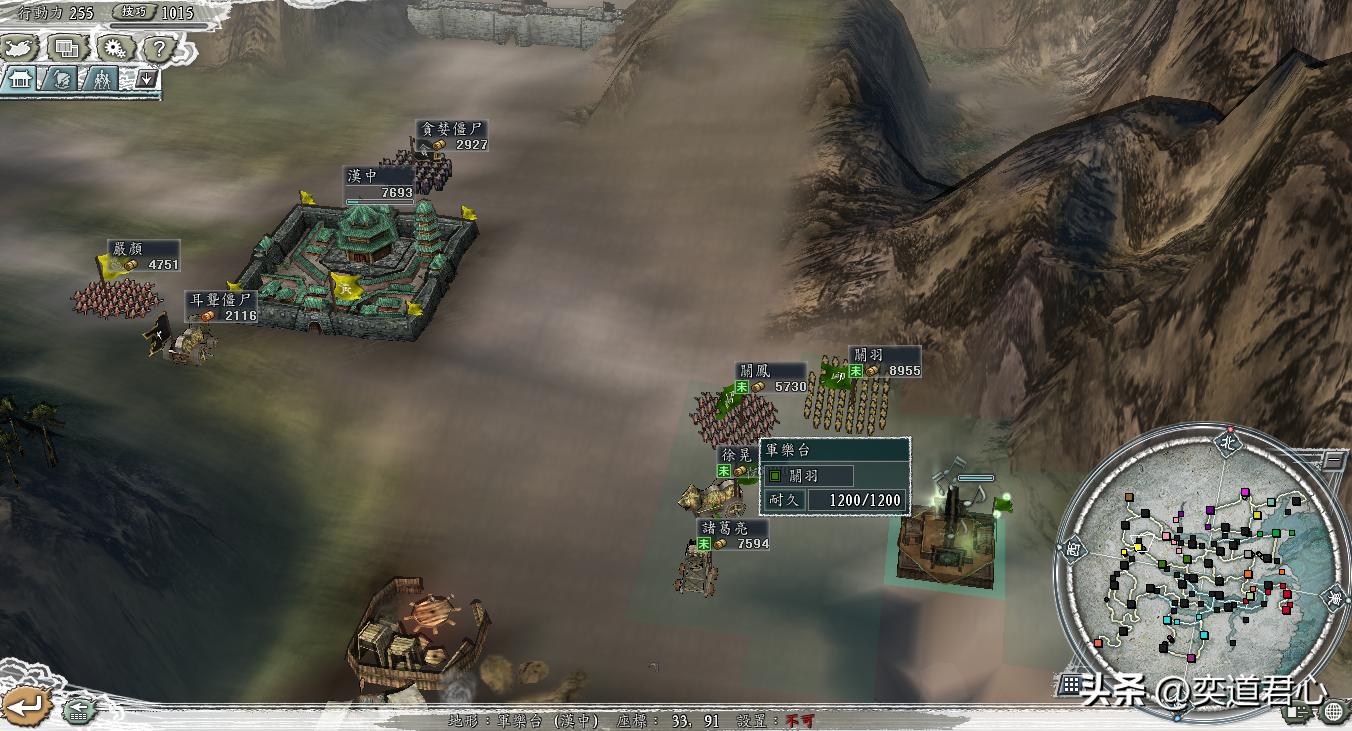Open the China map overview button

(x=21, y=47)
